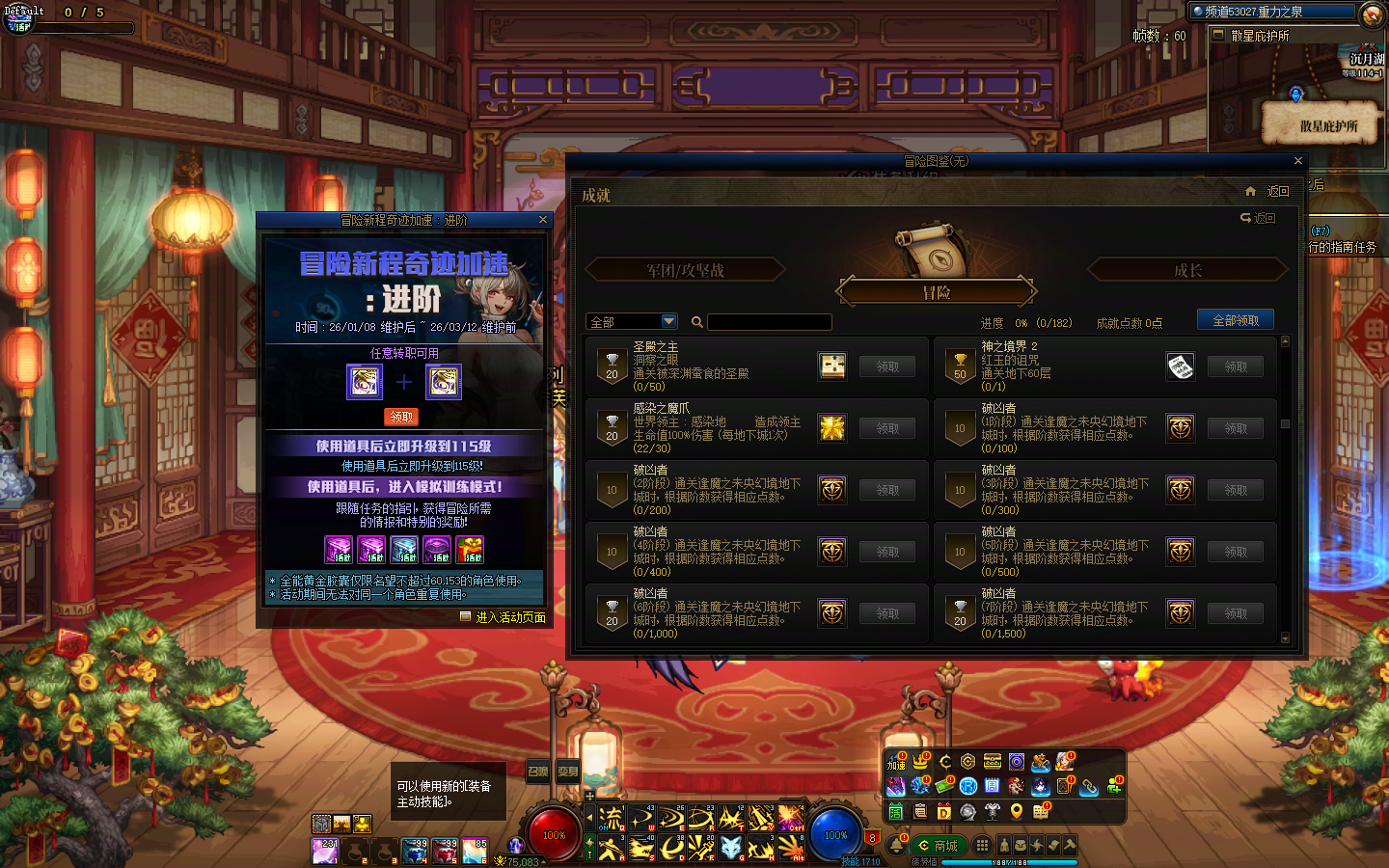Close the 冒险新程奇迹加速 event window
1389x868 pixels.
tap(542, 220)
